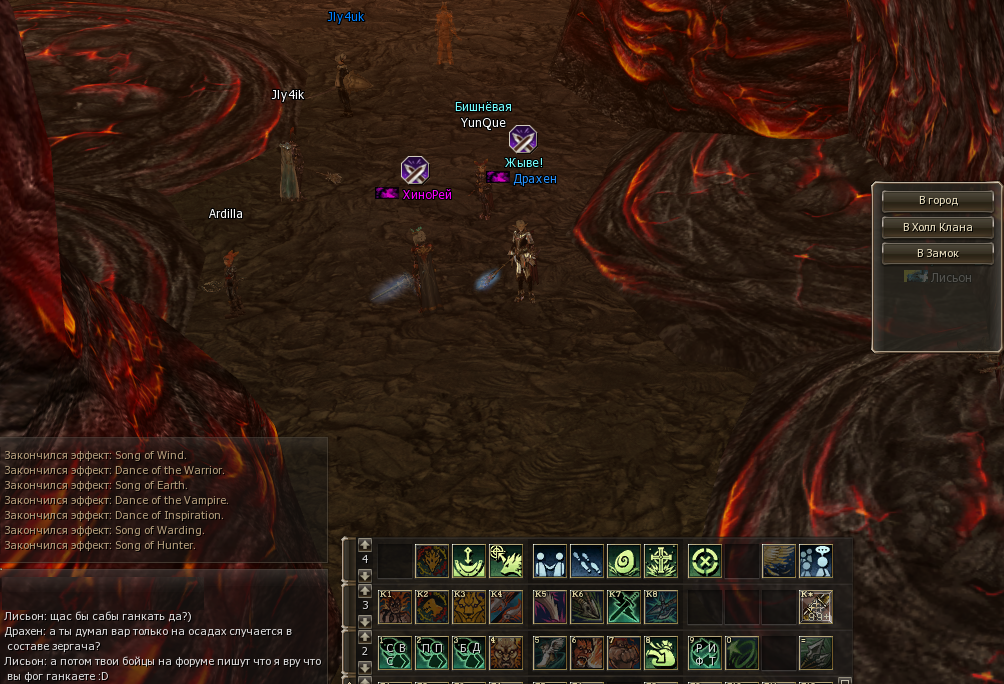Click the green spiral skill icon
This screenshot has width=1004, height=684.
coord(624,561)
